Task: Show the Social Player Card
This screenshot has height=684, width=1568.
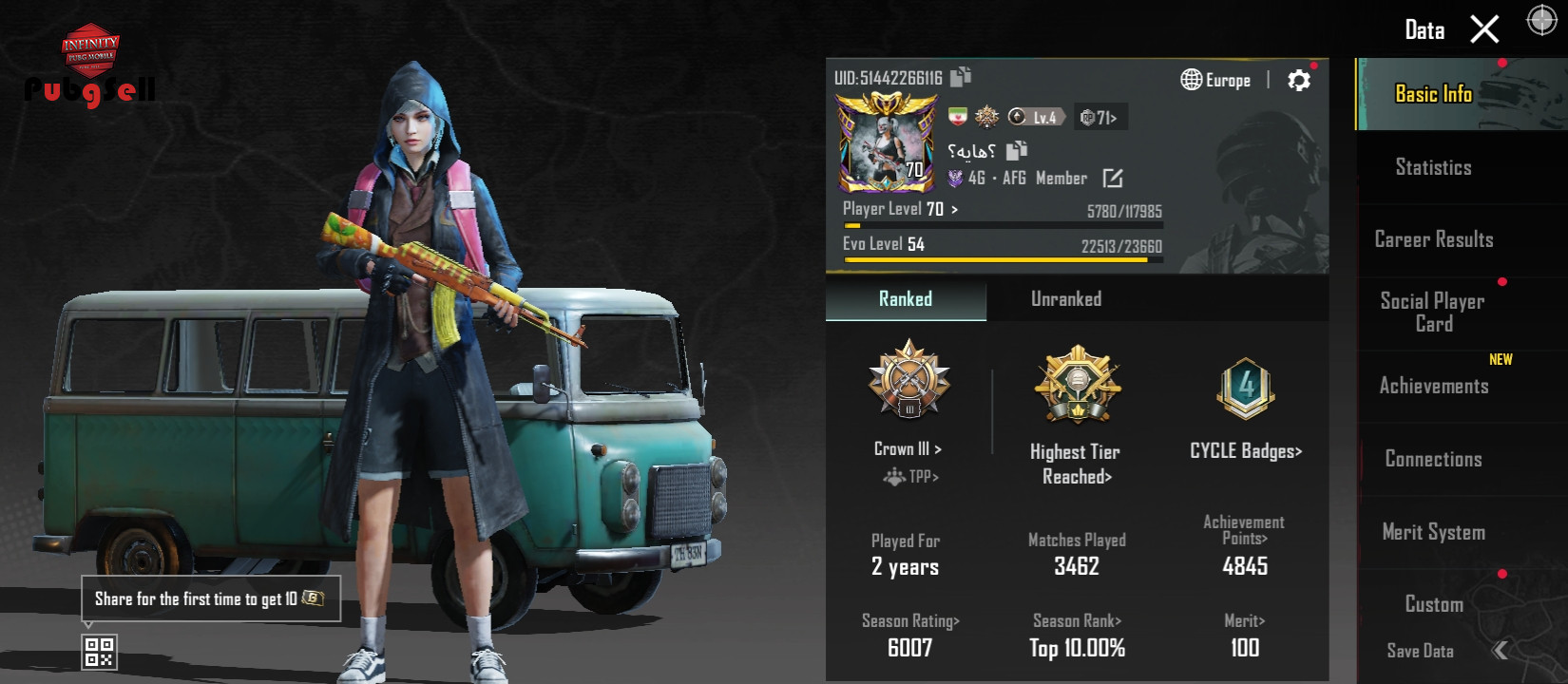Action: point(1433,312)
